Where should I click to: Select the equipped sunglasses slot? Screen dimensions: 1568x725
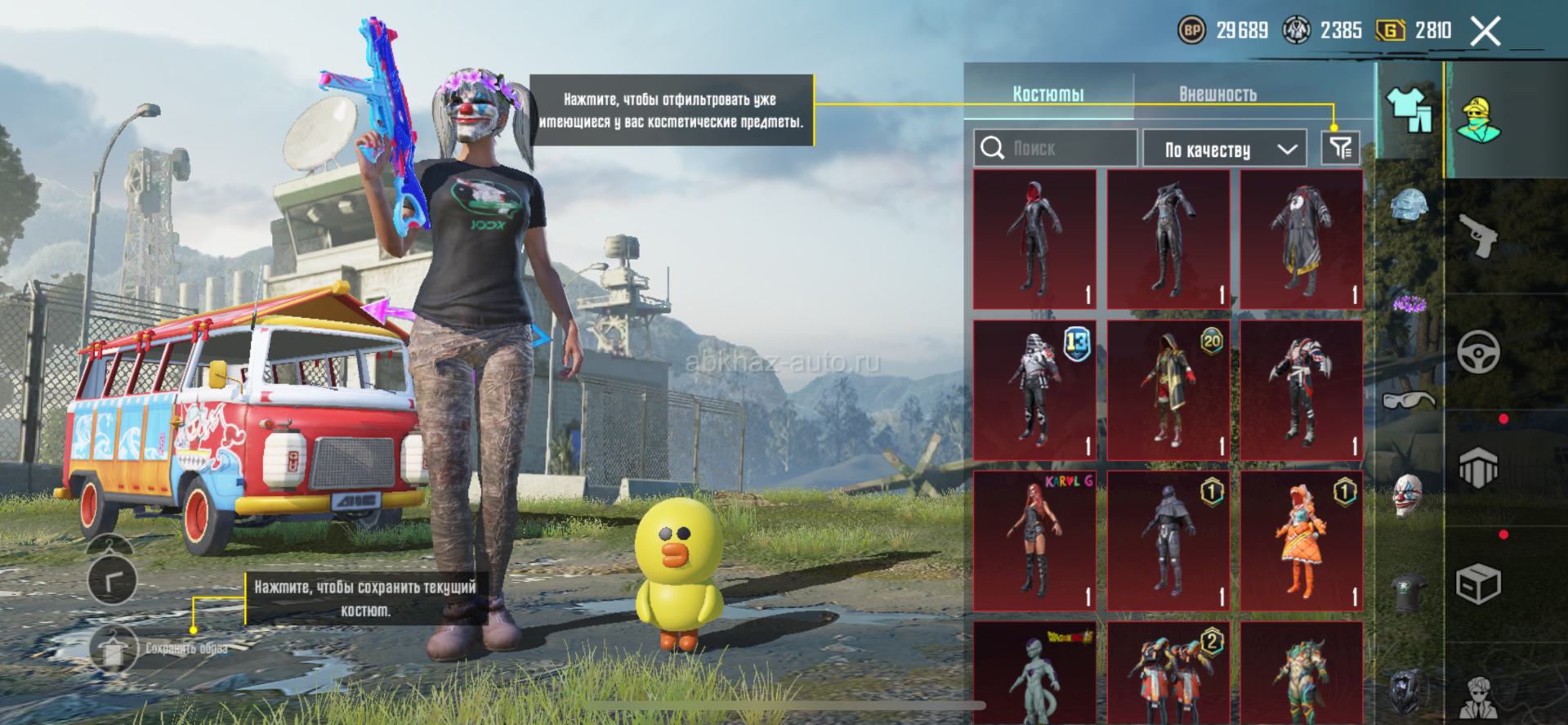1409,401
